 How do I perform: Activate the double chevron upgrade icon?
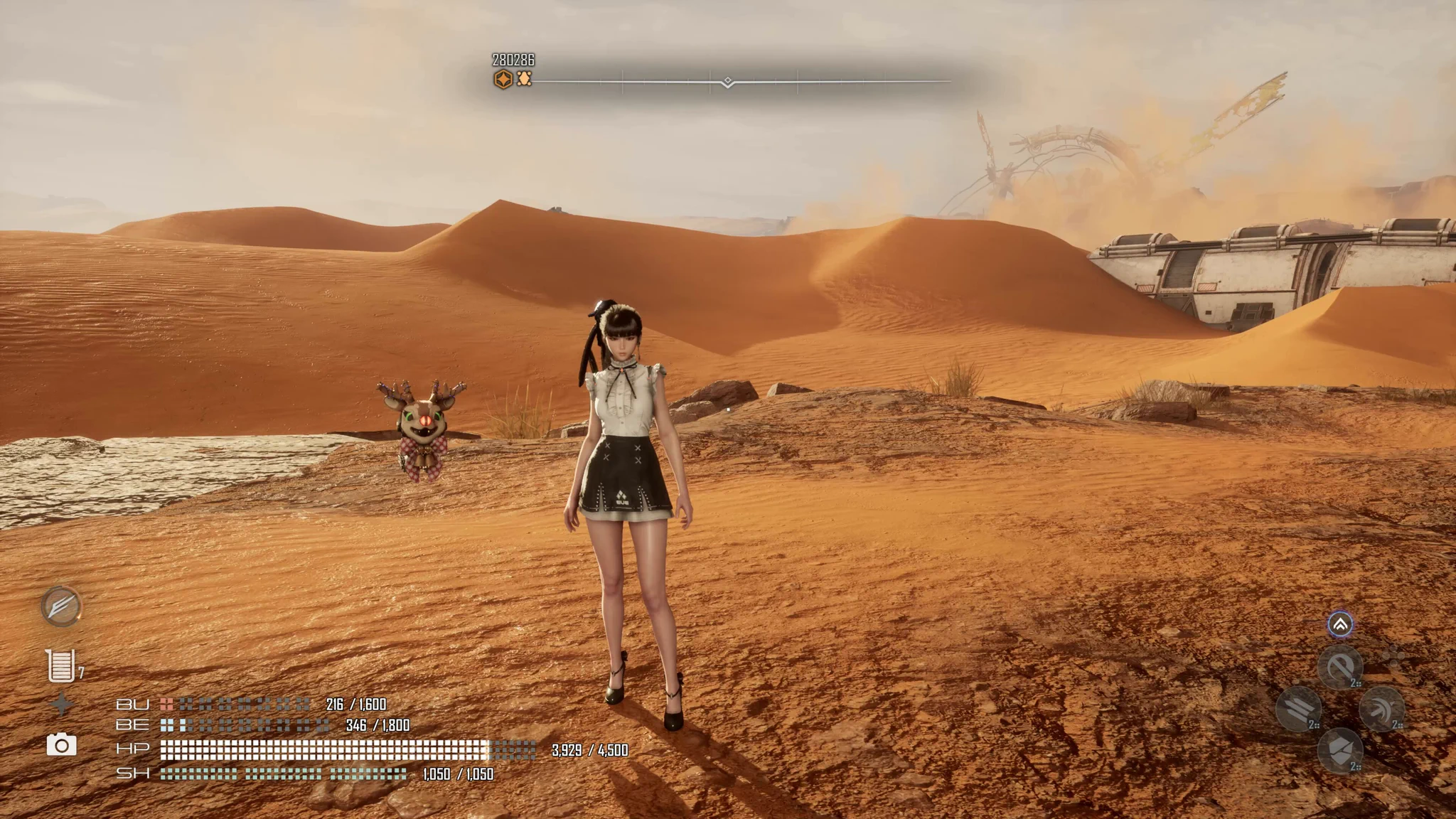1340,625
